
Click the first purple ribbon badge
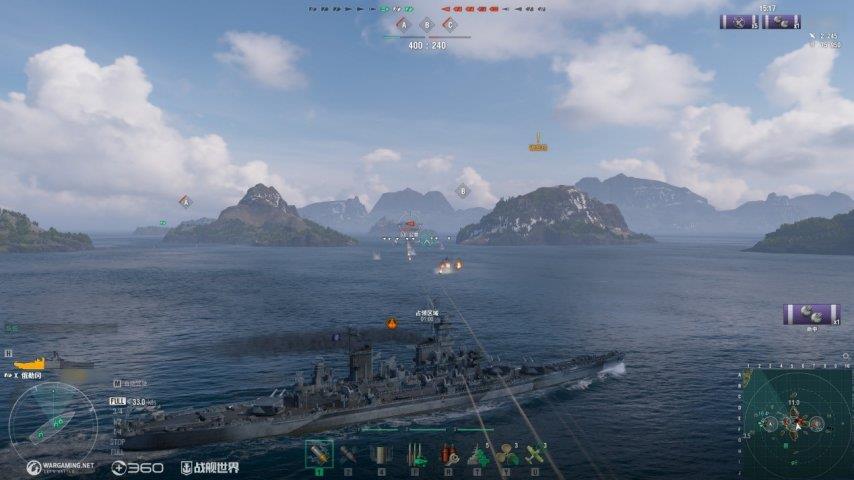739,21
